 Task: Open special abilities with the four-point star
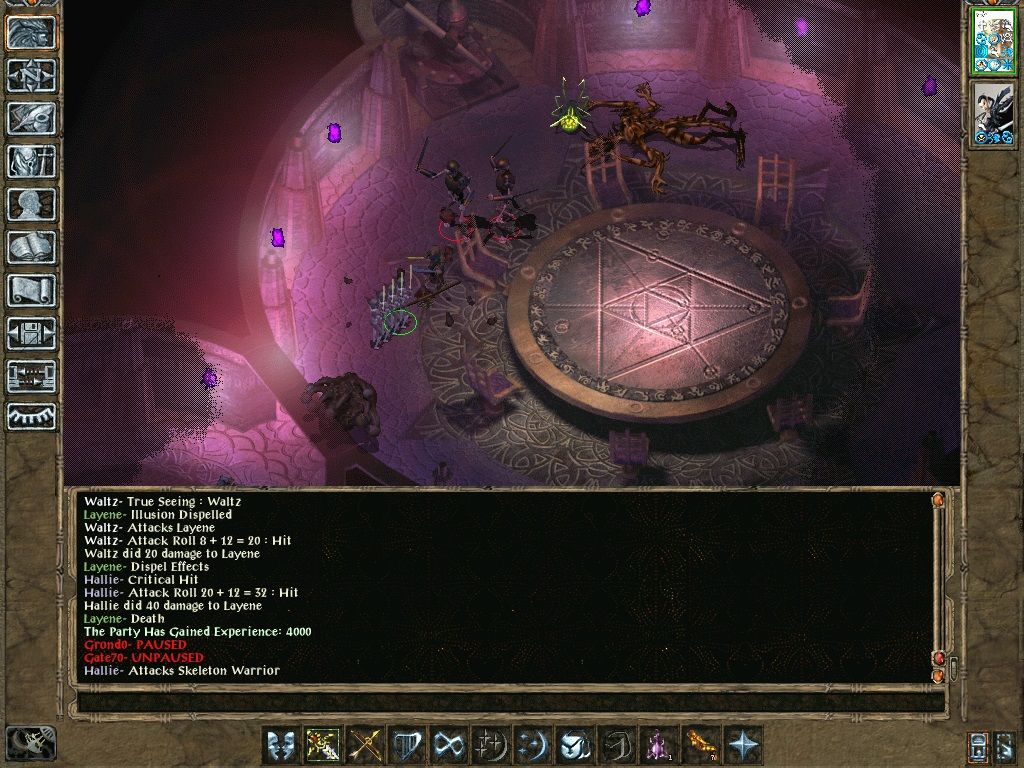click(x=744, y=746)
